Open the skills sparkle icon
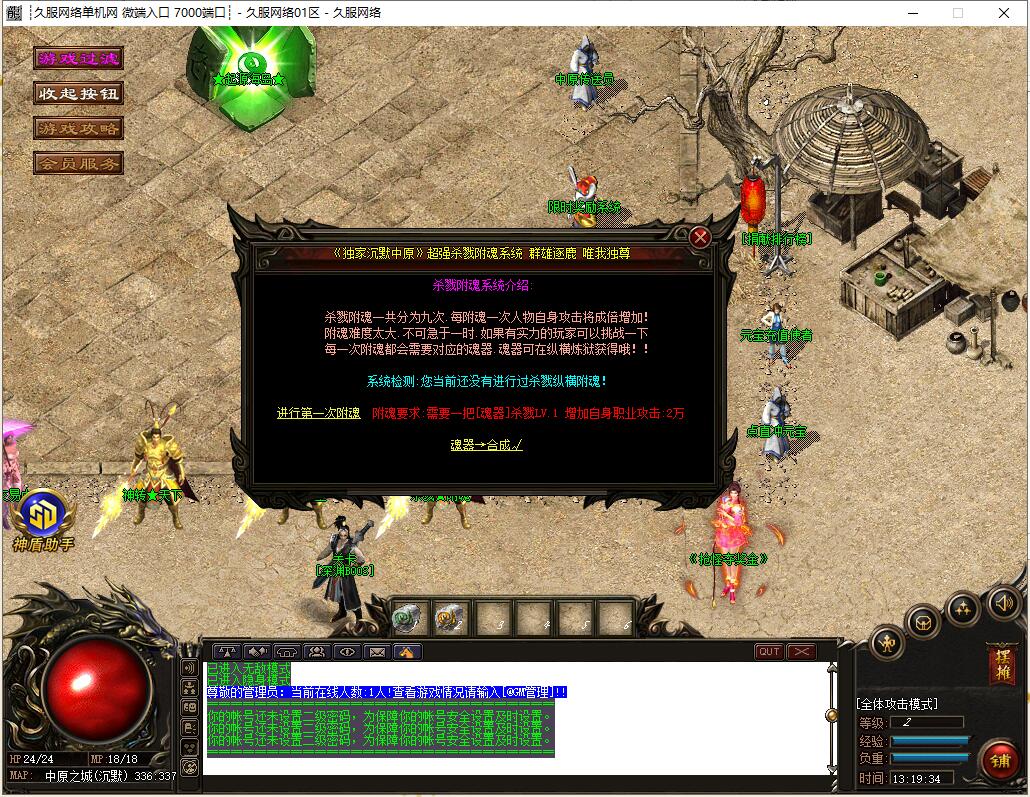1030x797 pixels. 962,607
